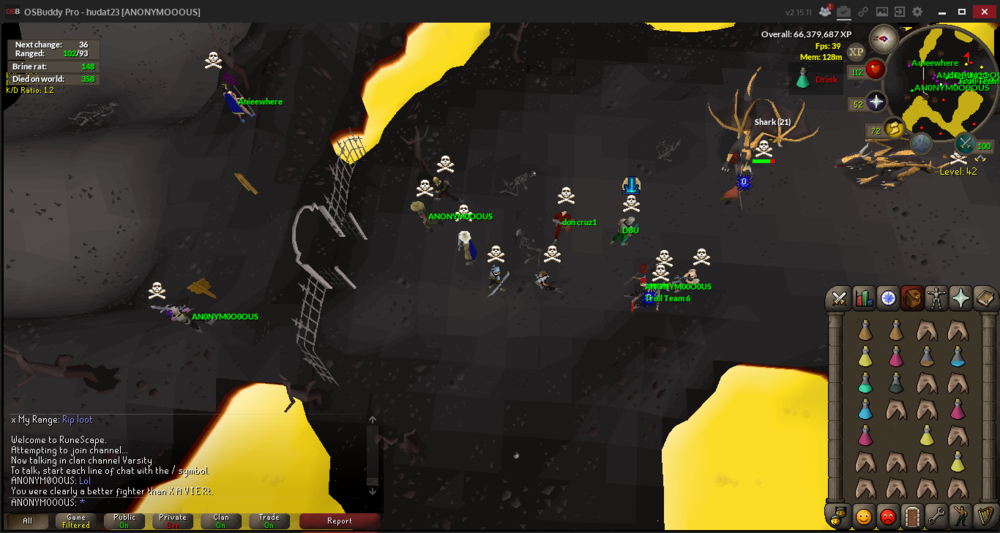Open the Logout door tab
The width and height of the screenshot is (1000, 533).
pyautogui.click(x=912, y=516)
